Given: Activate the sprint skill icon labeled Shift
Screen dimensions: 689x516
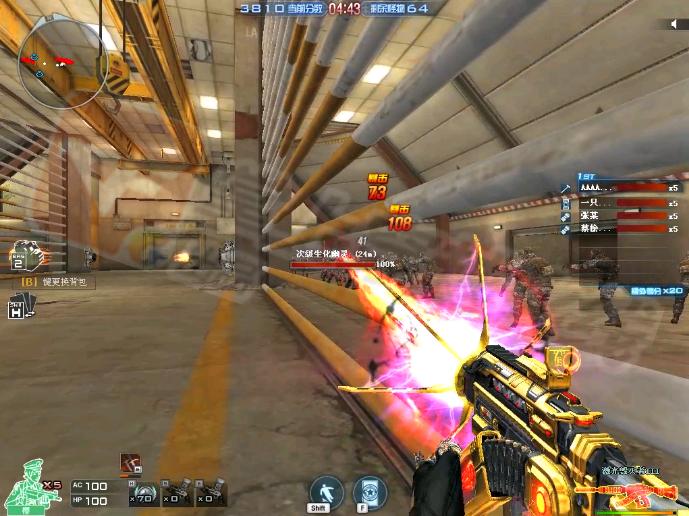Looking at the screenshot, I should point(326,492).
